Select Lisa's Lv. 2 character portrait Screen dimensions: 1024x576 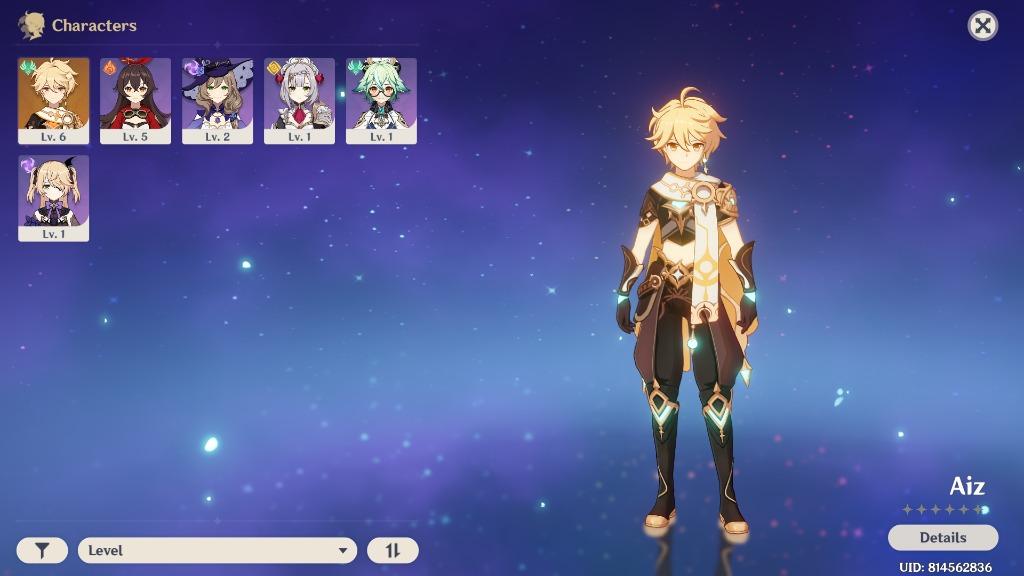point(217,99)
